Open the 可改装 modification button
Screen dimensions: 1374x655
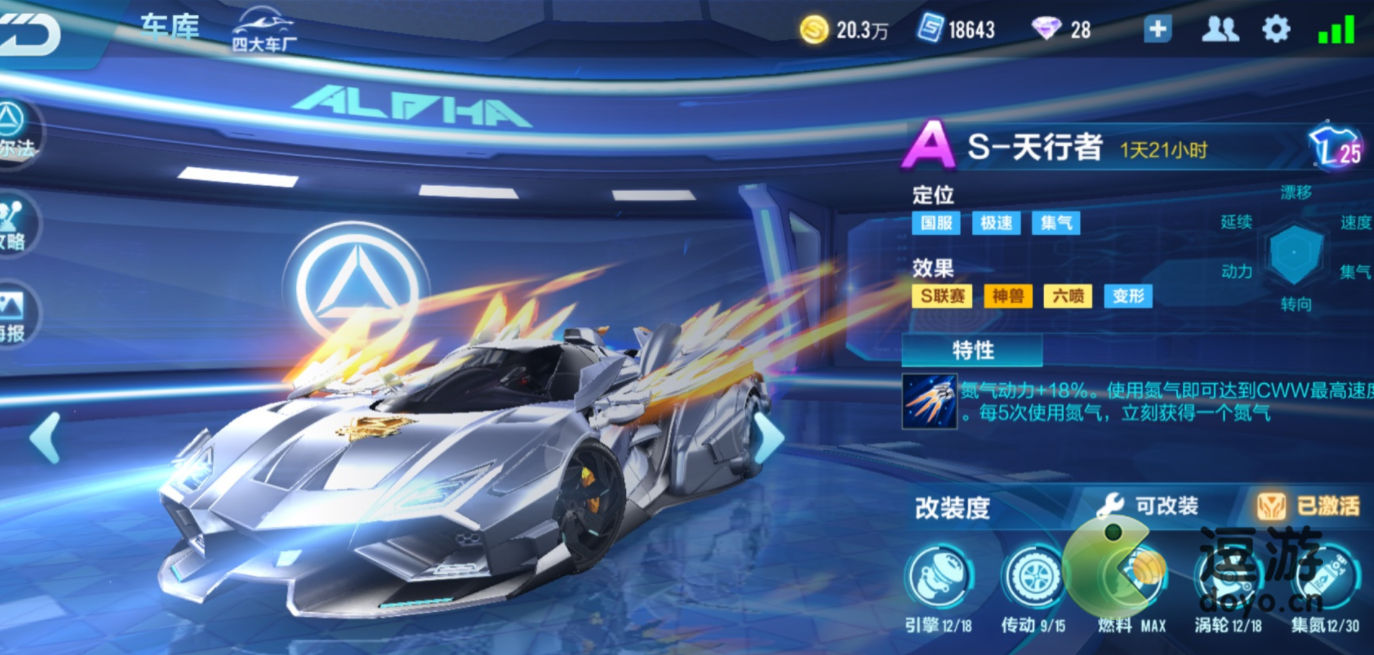pos(1148,506)
